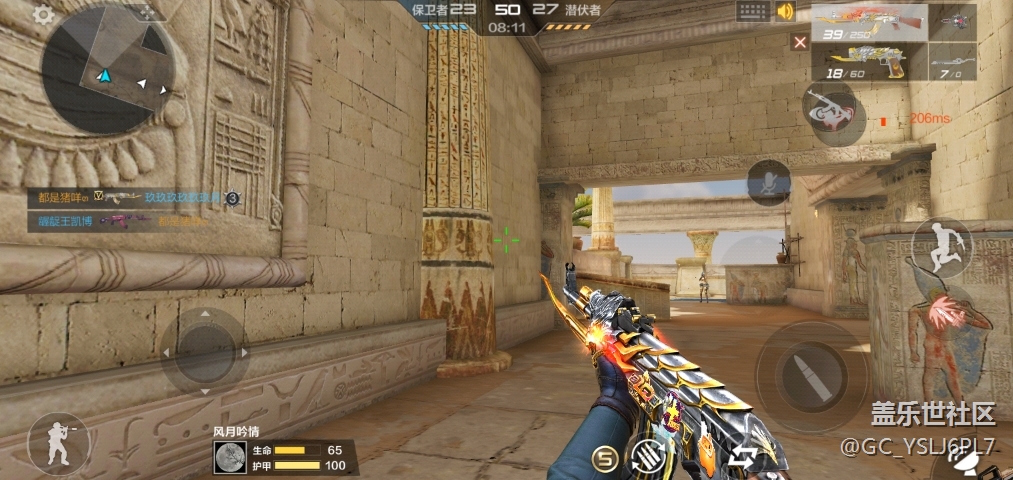This screenshot has height=480, width=1013.
Task: Tap the jump button
Action: pos(940,248)
